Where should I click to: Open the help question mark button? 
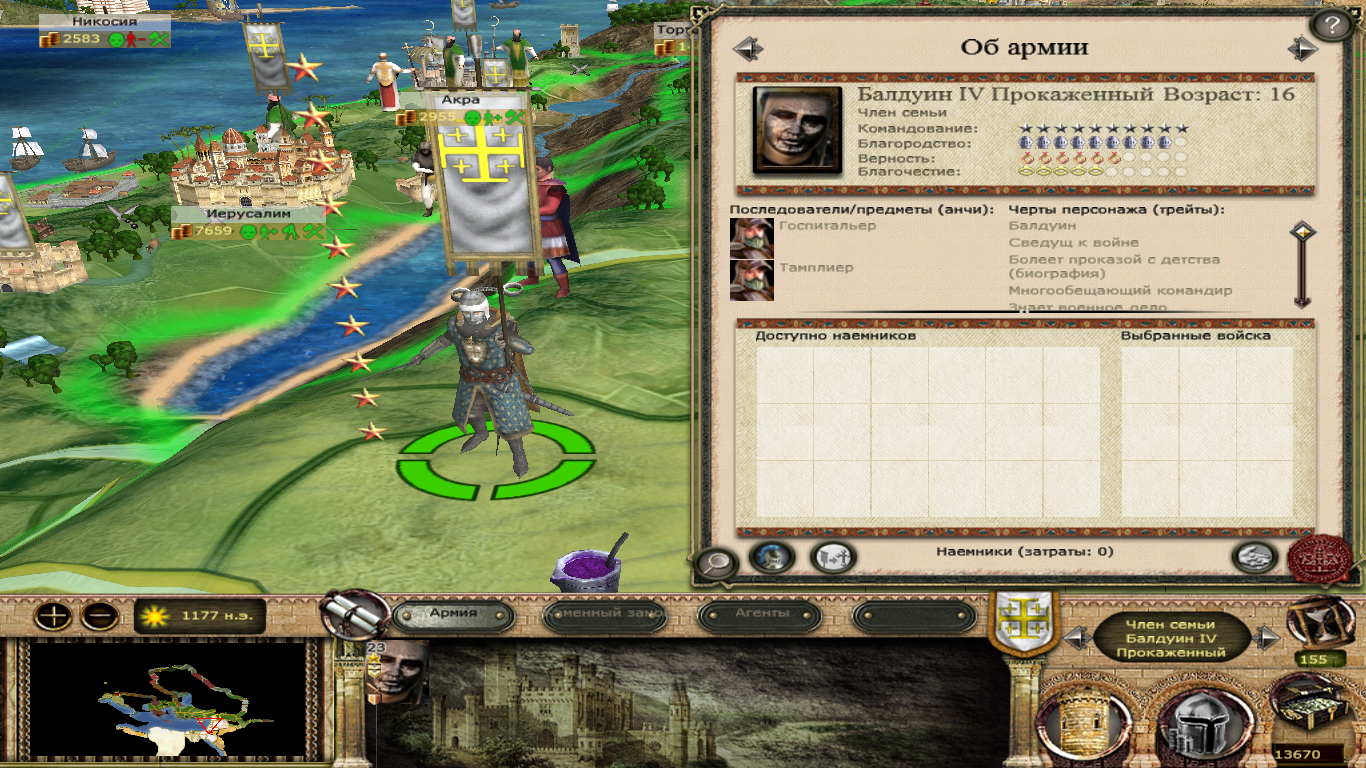click(x=1331, y=25)
